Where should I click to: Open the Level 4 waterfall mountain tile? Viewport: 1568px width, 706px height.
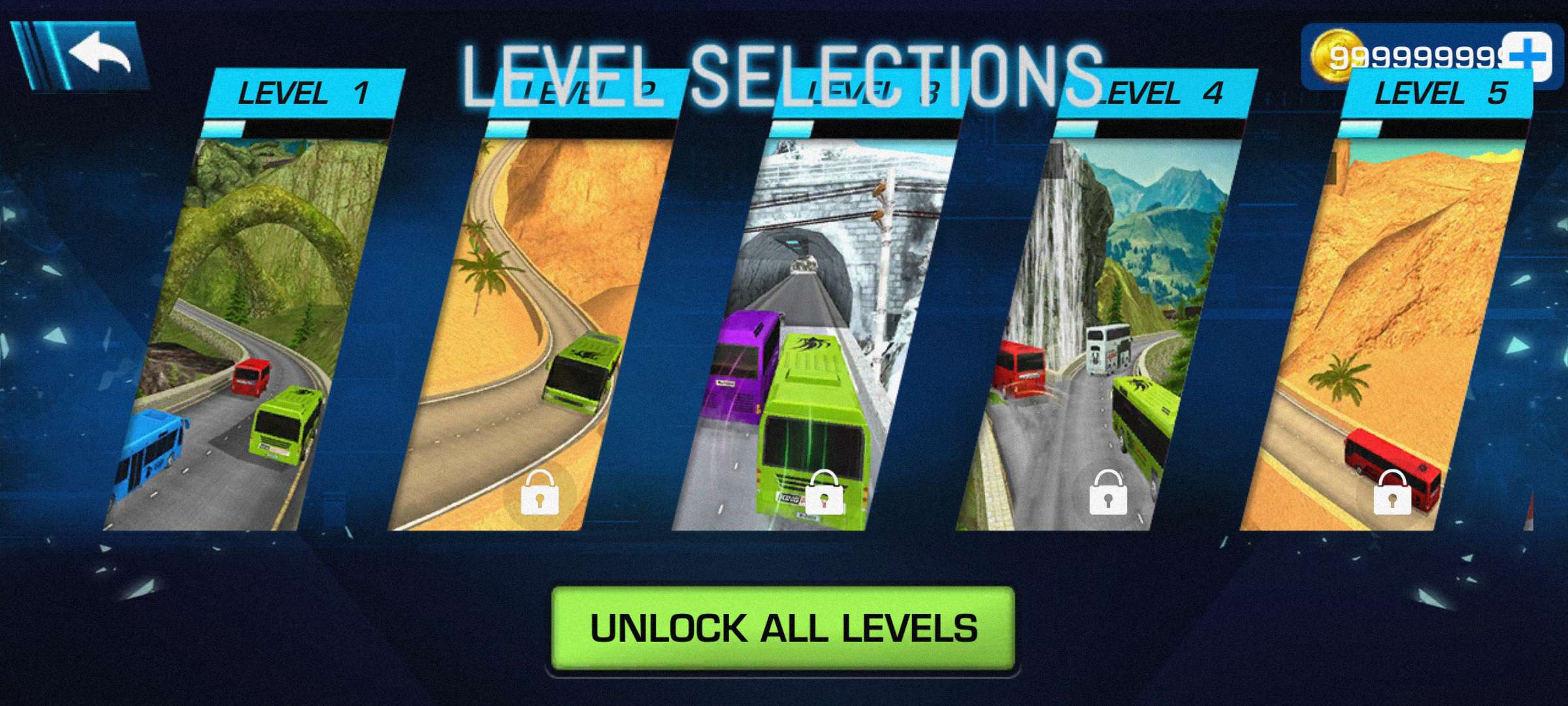[1101, 327]
